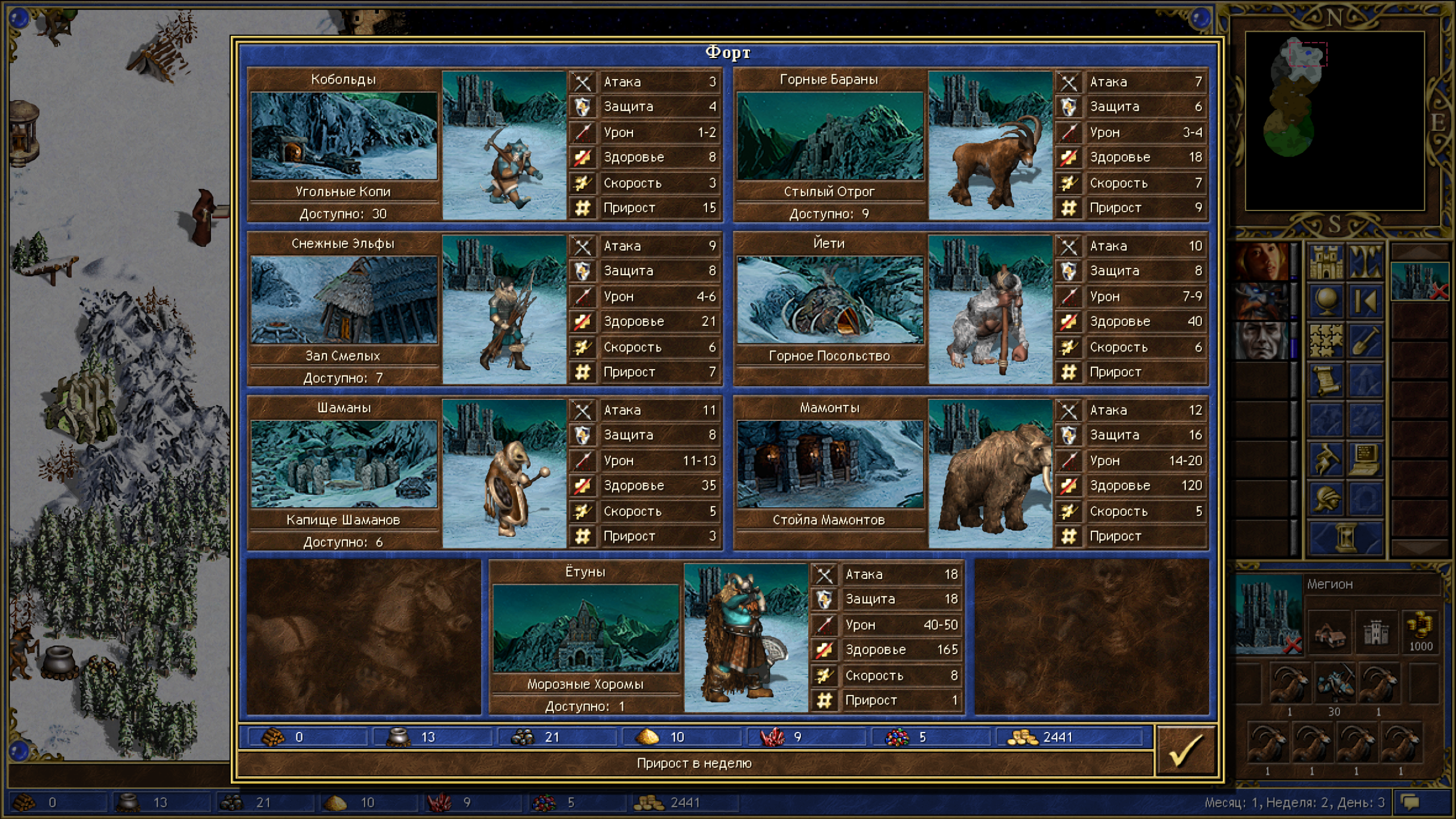Select the next hero helmet button
The height and width of the screenshot is (819, 1456).
pos(1326,498)
